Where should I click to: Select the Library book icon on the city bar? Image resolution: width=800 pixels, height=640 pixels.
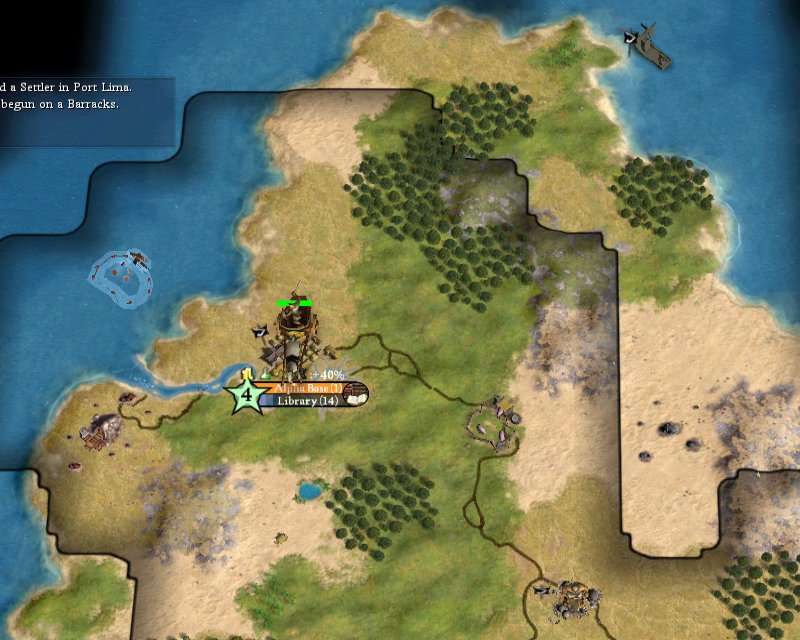coord(357,394)
